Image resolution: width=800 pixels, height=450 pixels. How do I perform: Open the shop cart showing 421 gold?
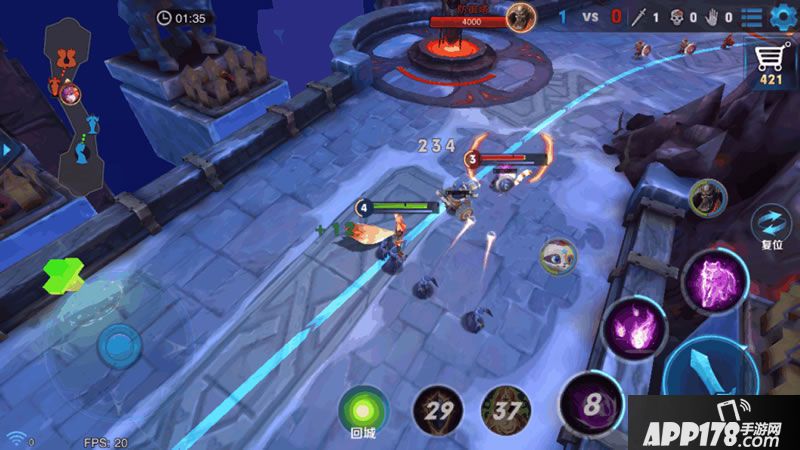tap(770, 64)
